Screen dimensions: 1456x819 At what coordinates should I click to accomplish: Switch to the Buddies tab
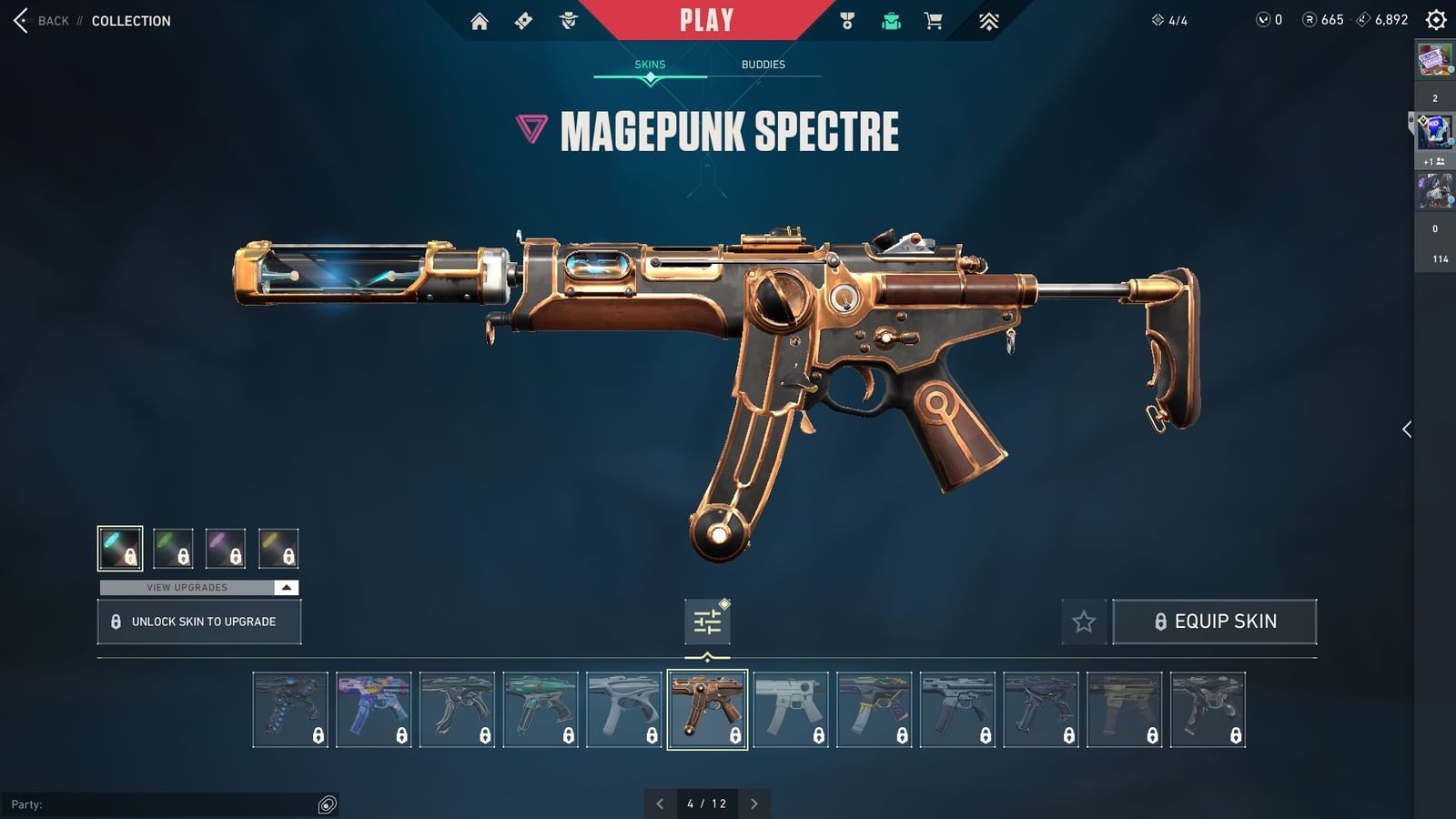(x=763, y=64)
